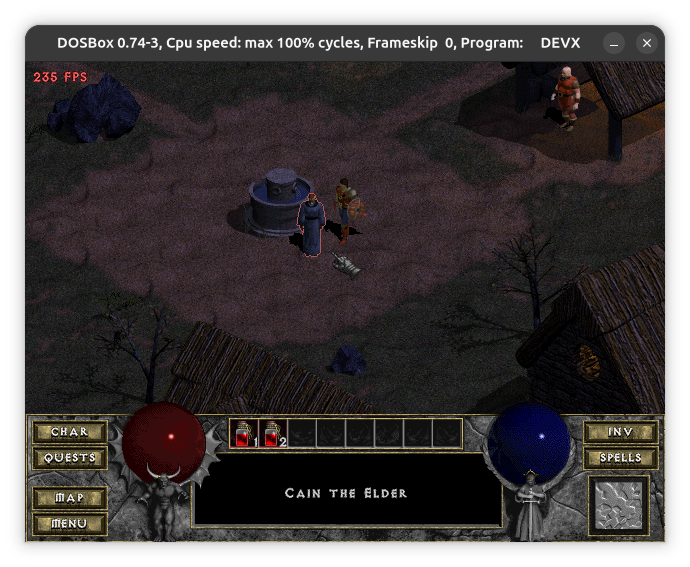Screen dimensions: 690x567
Task: Open the INV inventory panel
Action: [621, 432]
